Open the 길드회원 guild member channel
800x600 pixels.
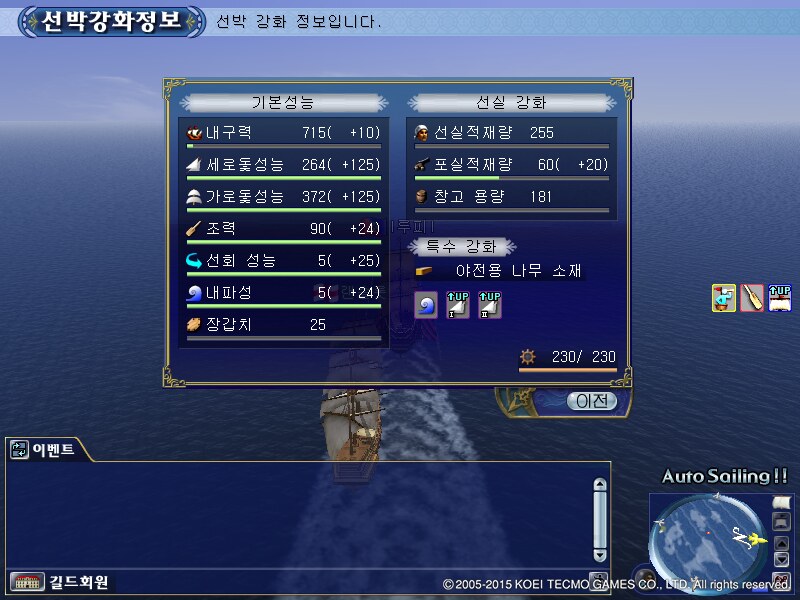click(60, 582)
